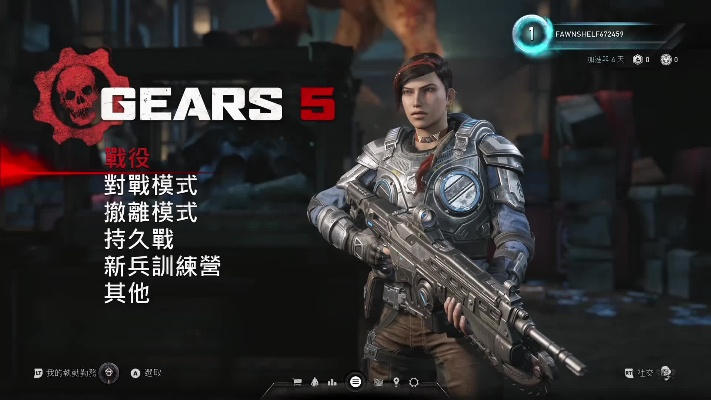Enter 新兵訓練營 (Bootcamp)
The height and width of the screenshot is (400, 711).
point(162,266)
